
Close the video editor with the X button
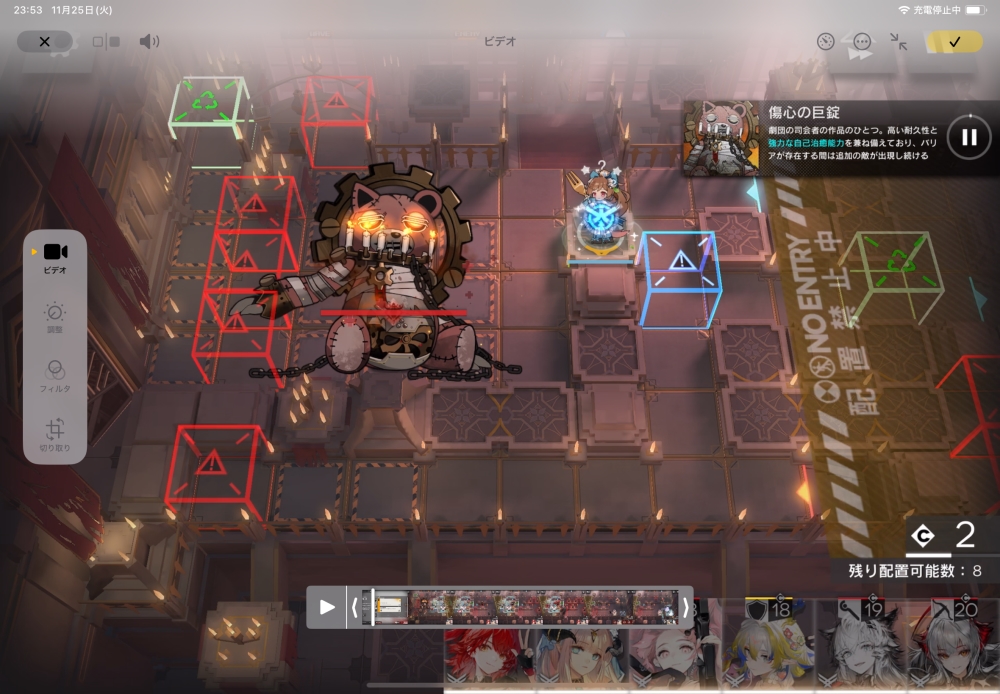coord(44,42)
